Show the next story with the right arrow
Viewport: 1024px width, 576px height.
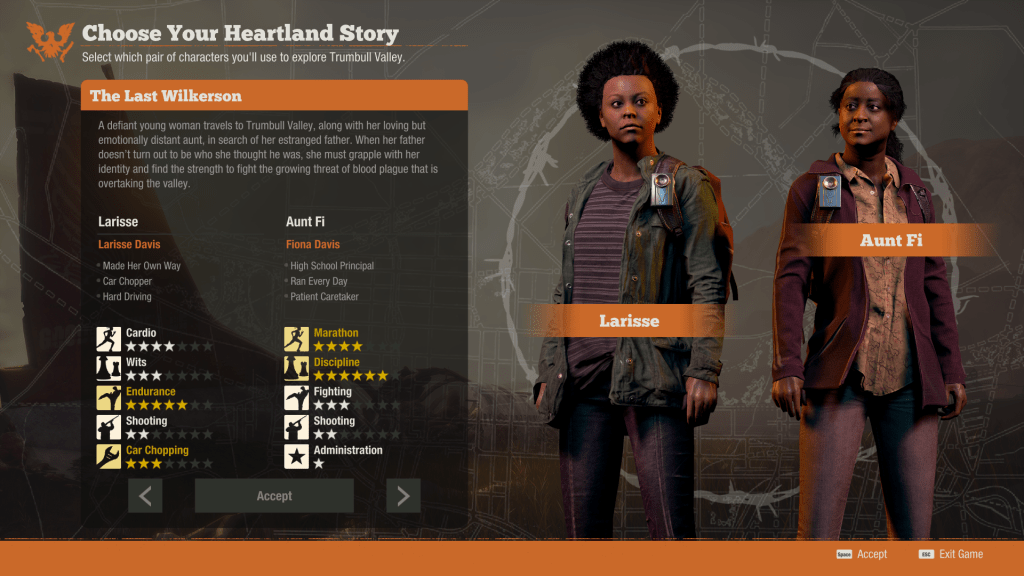click(403, 496)
